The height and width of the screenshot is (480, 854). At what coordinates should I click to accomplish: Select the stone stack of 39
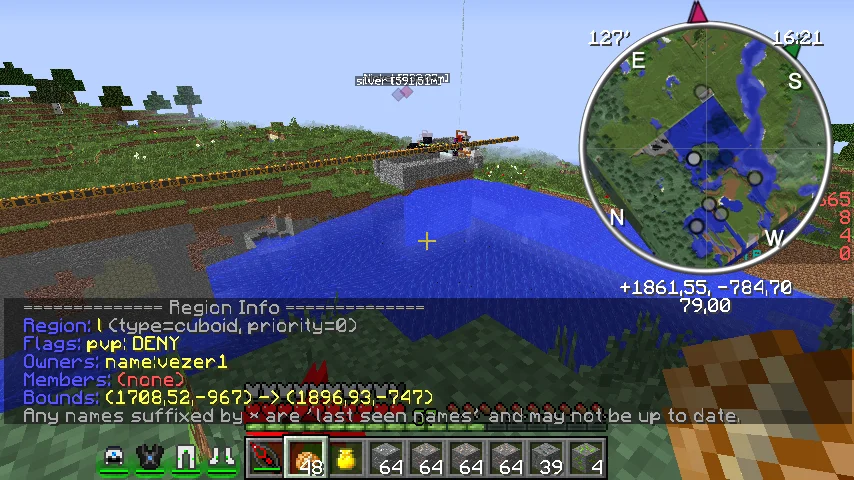(x=546, y=459)
